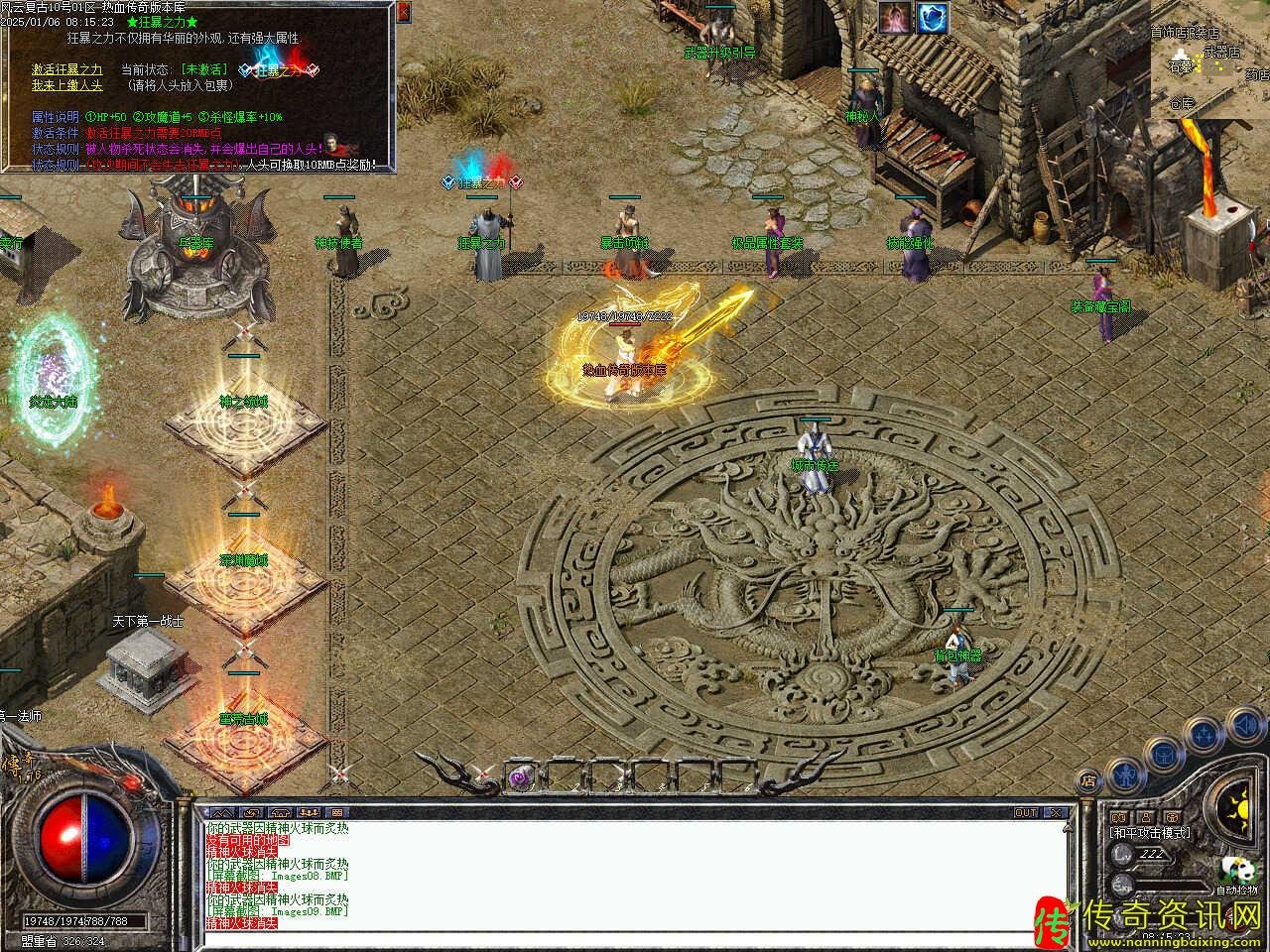The image size is (1270, 952).
Task: Click the OUT button on chat bar
Action: coord(1026,812)
